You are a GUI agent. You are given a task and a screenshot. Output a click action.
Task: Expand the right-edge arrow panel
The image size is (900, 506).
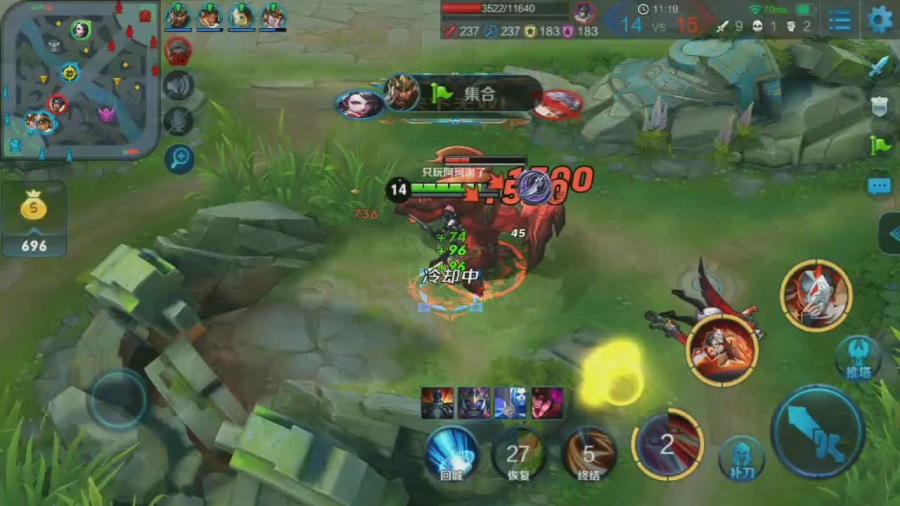click(x=889, y=233)
